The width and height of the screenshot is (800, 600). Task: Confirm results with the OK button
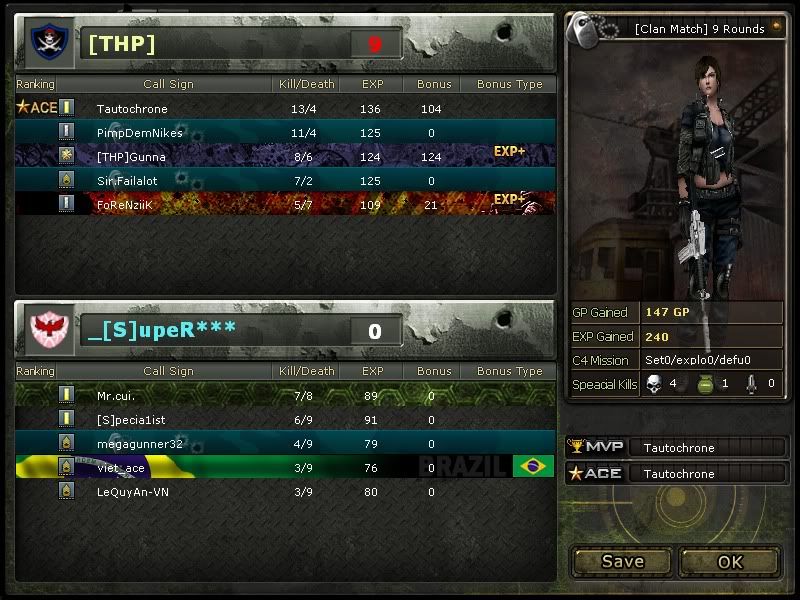coord(730,561)
